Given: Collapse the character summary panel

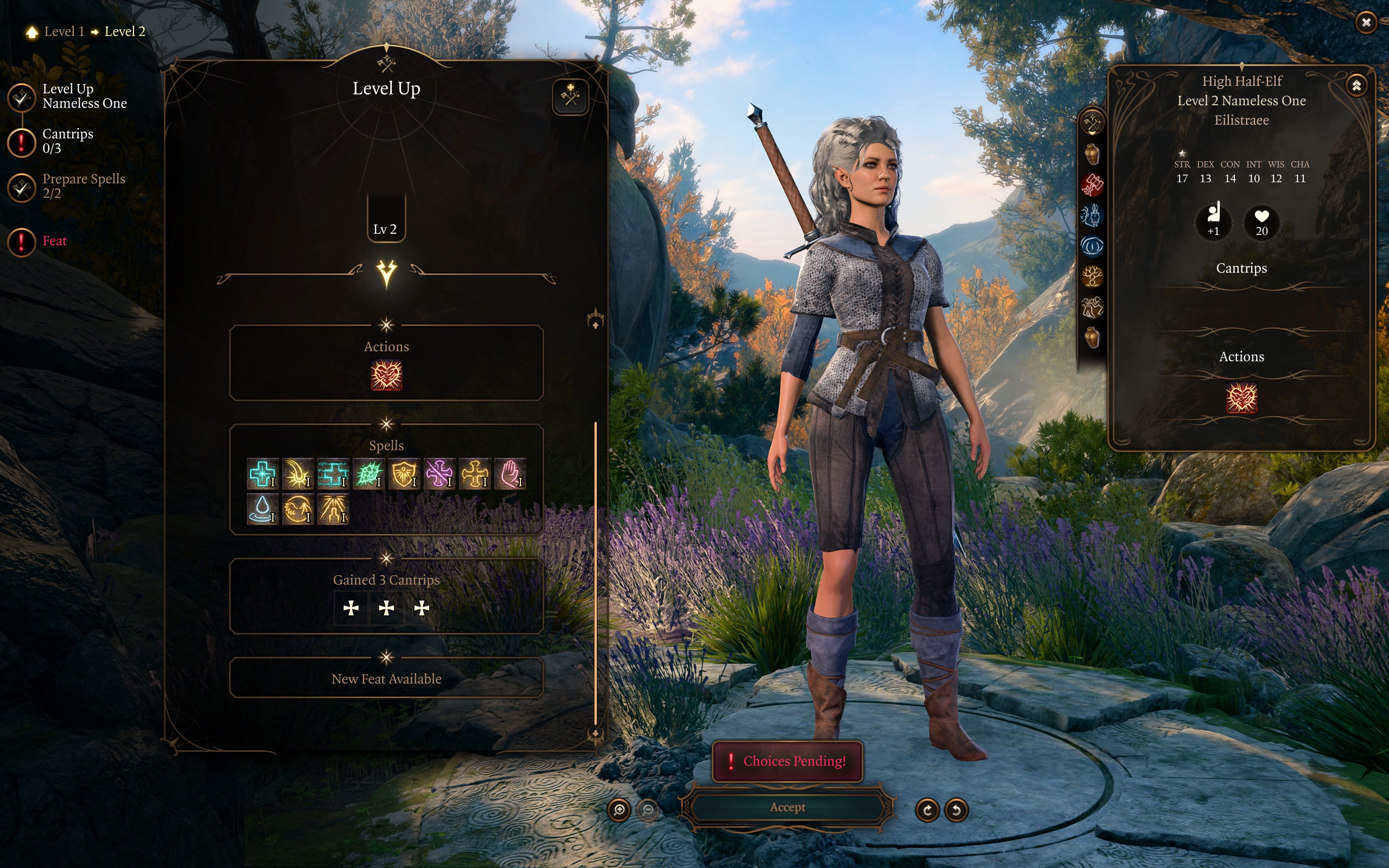Looking at the screenshot, I should 1356,86.
